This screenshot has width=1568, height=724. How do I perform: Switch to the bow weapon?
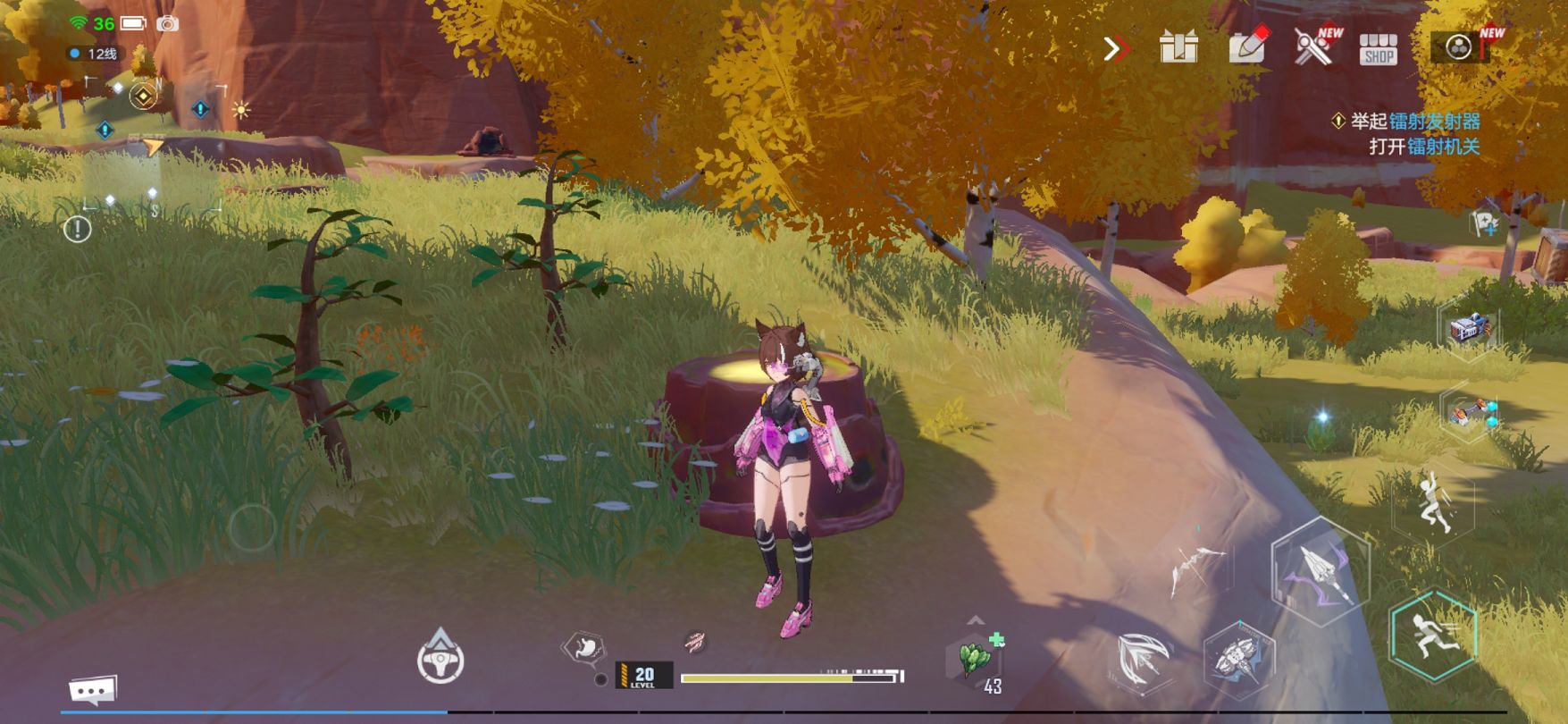coord(1195,568)
